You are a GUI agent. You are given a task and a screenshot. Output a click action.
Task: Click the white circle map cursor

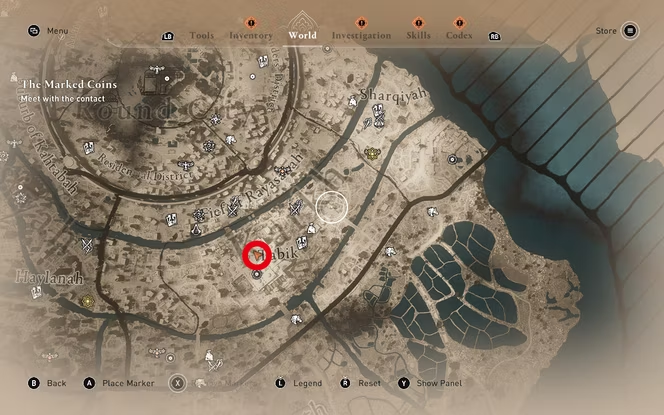click(x=332, y=207)
